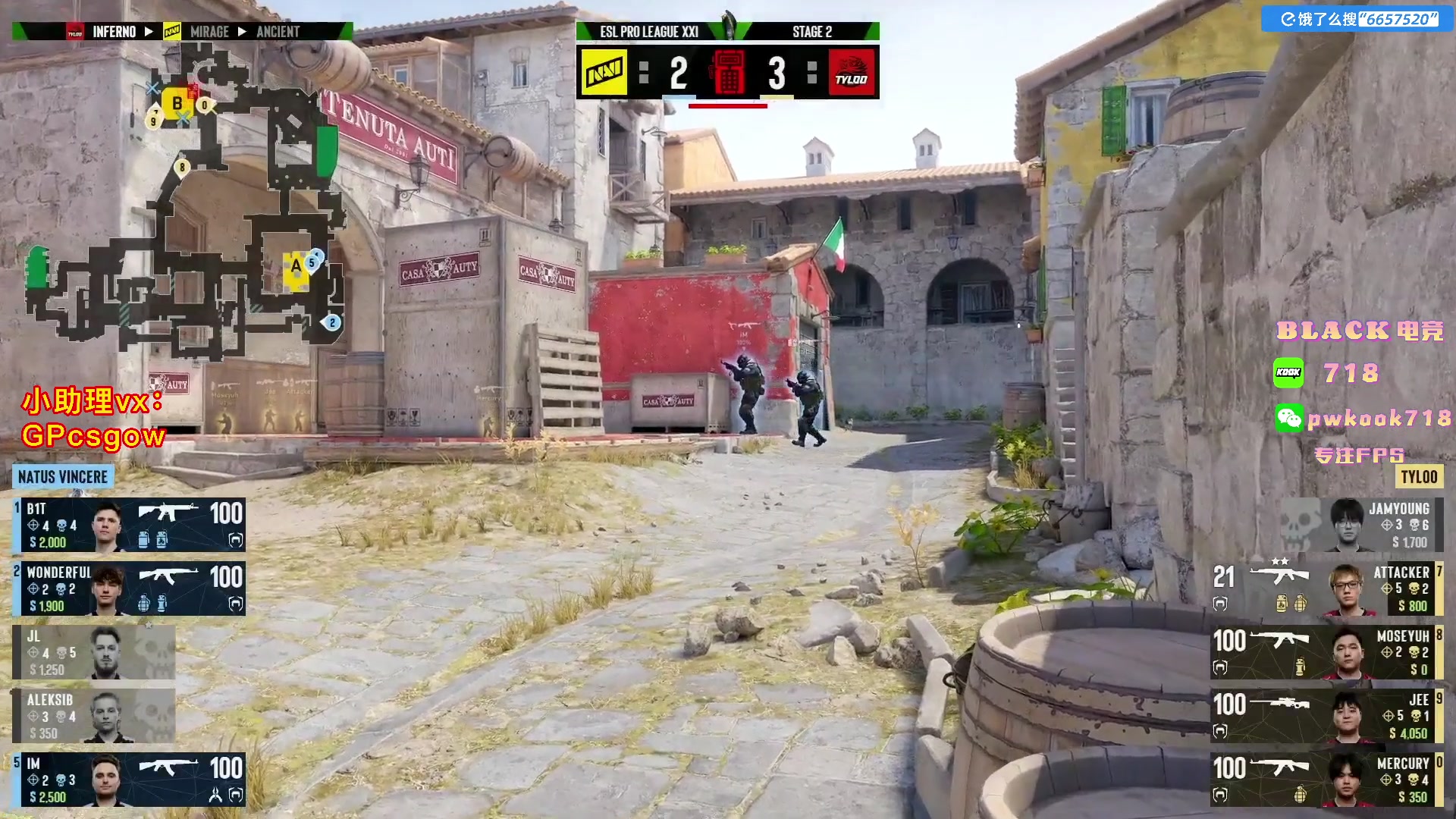The width and height of the screenshot is (1456, 819).
Task: Select MERCURY's player panel
Action: click(x=1326, y=780)
